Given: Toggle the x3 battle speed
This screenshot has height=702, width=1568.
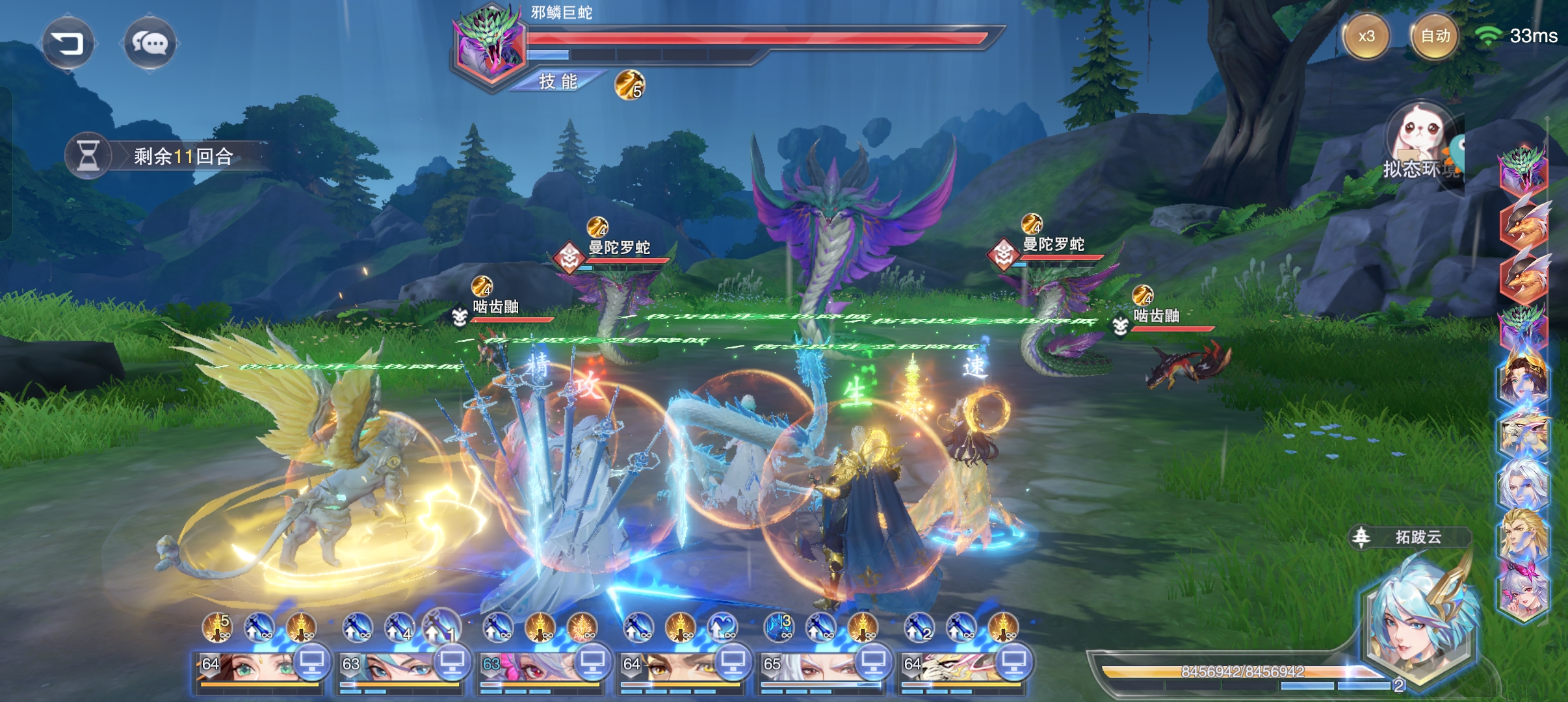Looking at the screenshot, I should [1366, 36].
